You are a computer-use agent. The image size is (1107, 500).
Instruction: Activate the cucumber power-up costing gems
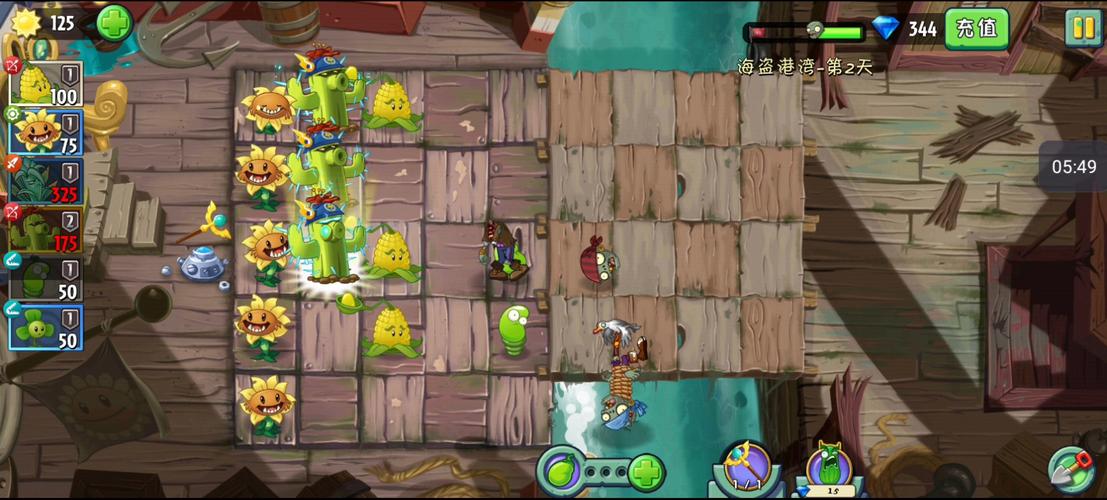(x=829, y=468)
